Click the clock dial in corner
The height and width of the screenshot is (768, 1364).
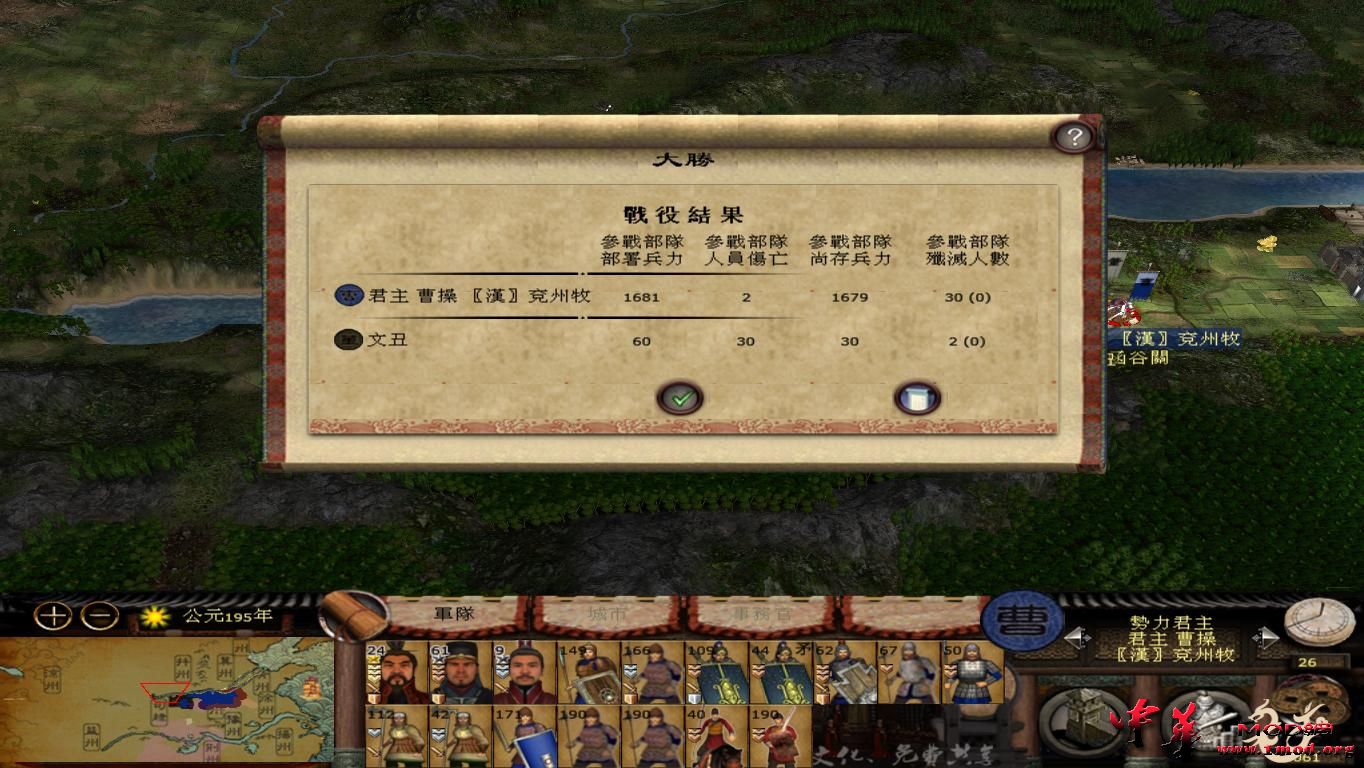(x=1318, y=620)
